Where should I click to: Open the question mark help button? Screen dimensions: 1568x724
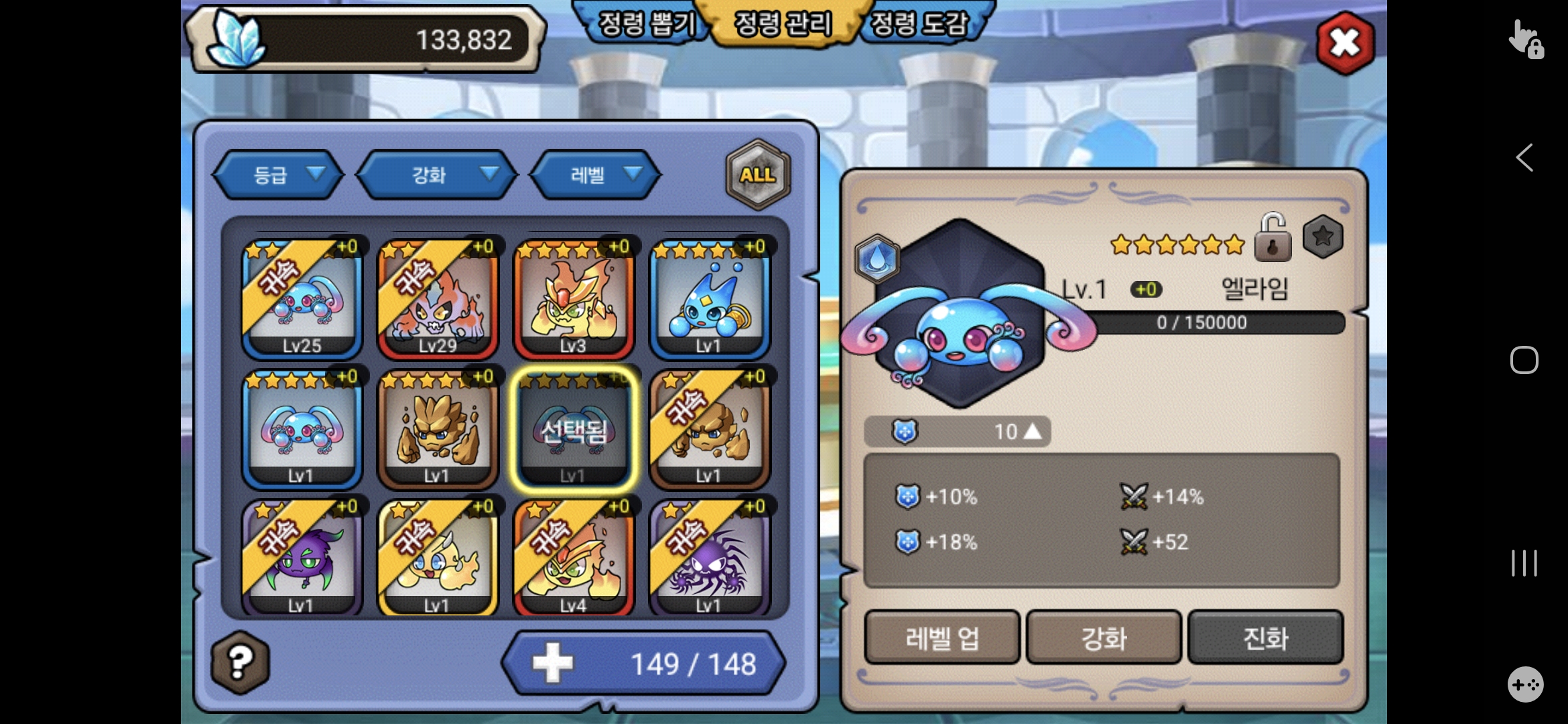[x=241, y=662]
